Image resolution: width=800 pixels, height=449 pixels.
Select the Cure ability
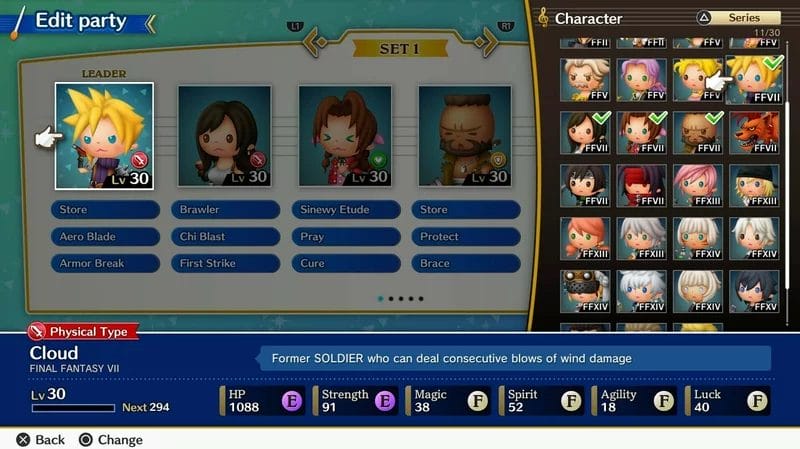345,264
